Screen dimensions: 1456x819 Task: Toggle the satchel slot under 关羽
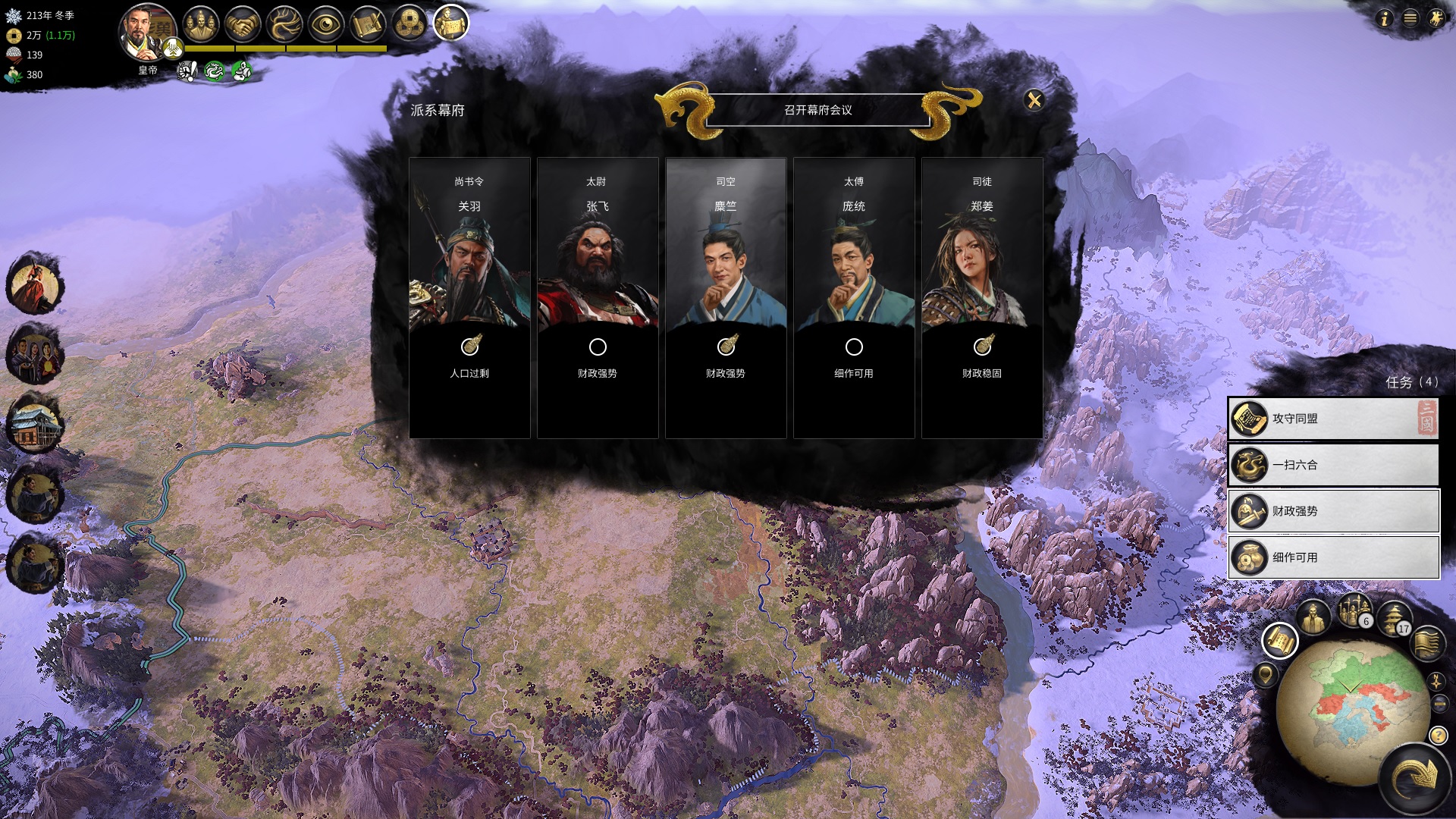[x=469, y=348]
